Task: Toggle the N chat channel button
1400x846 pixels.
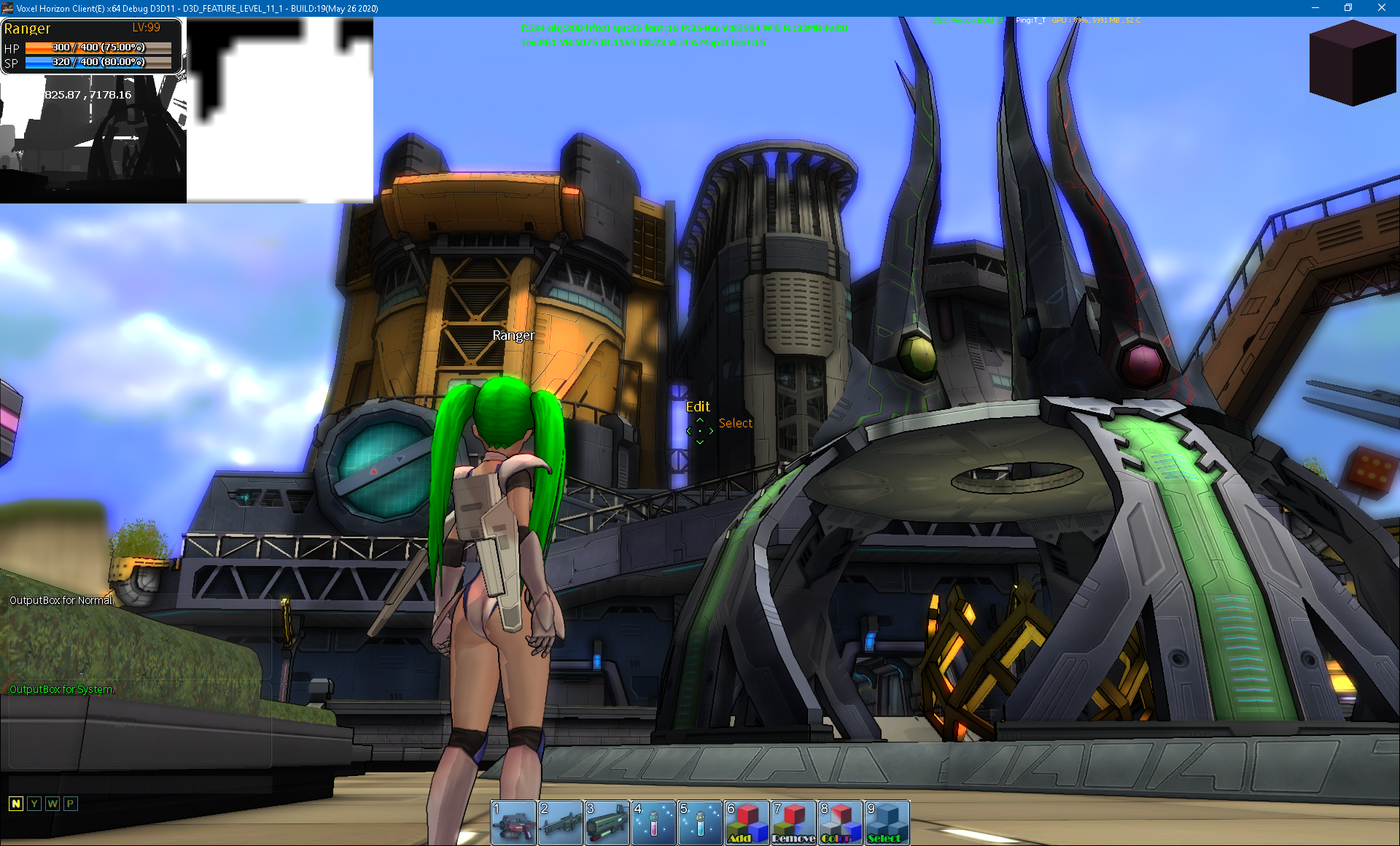Action: pyautogui.click(x=16, y=804)
